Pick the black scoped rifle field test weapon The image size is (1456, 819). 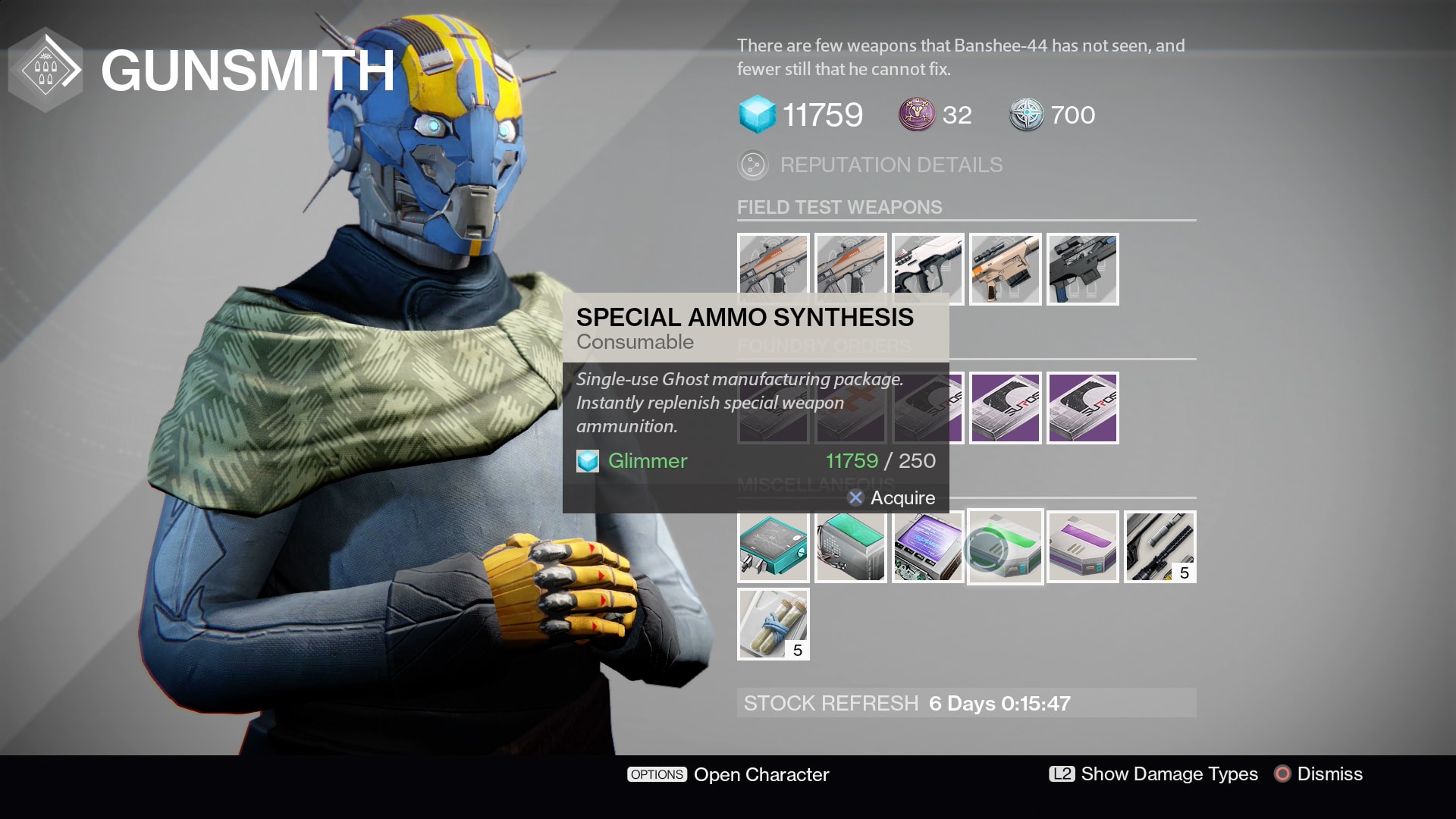1082,268
